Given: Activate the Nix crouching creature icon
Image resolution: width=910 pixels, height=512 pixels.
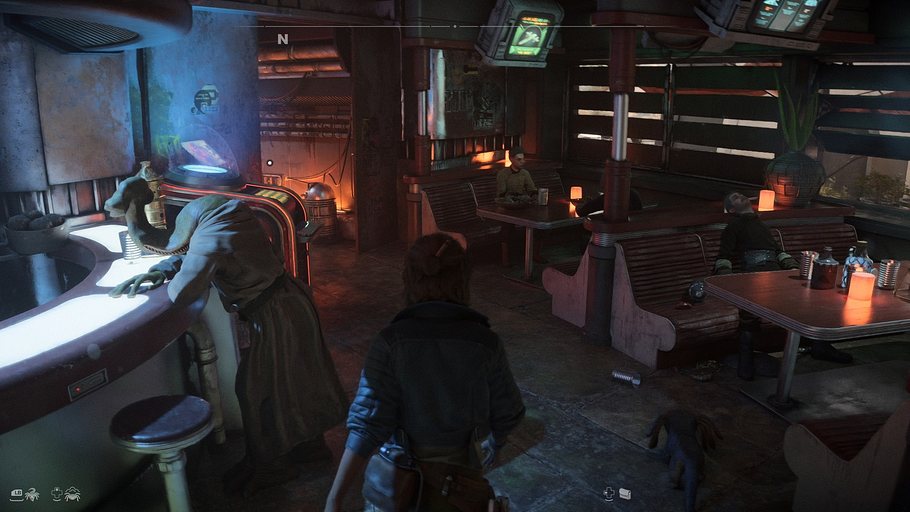Looking at the screenshot, I should coord(72,493).
